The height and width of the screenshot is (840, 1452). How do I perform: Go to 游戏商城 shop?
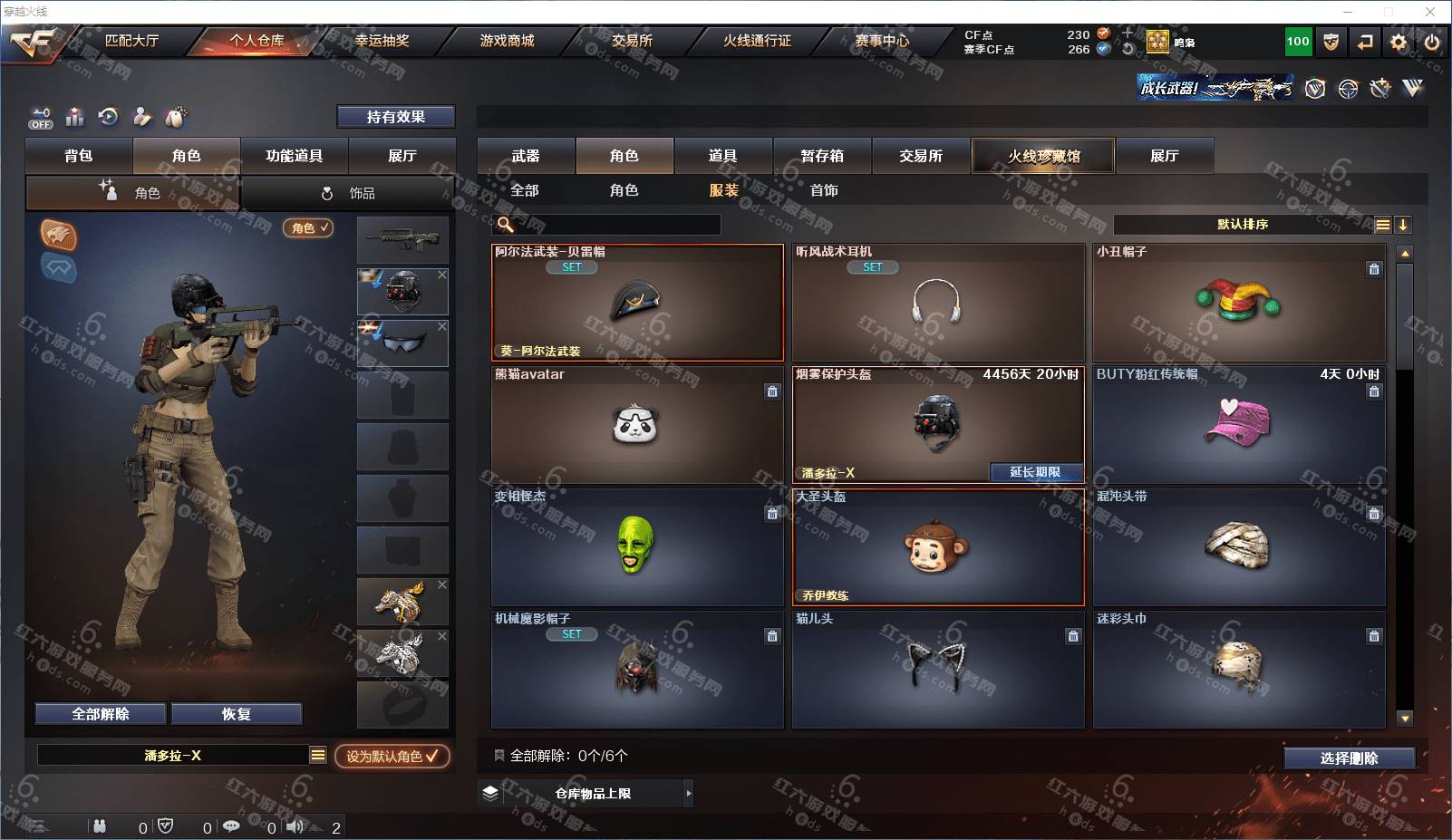[x=507, y=41]
